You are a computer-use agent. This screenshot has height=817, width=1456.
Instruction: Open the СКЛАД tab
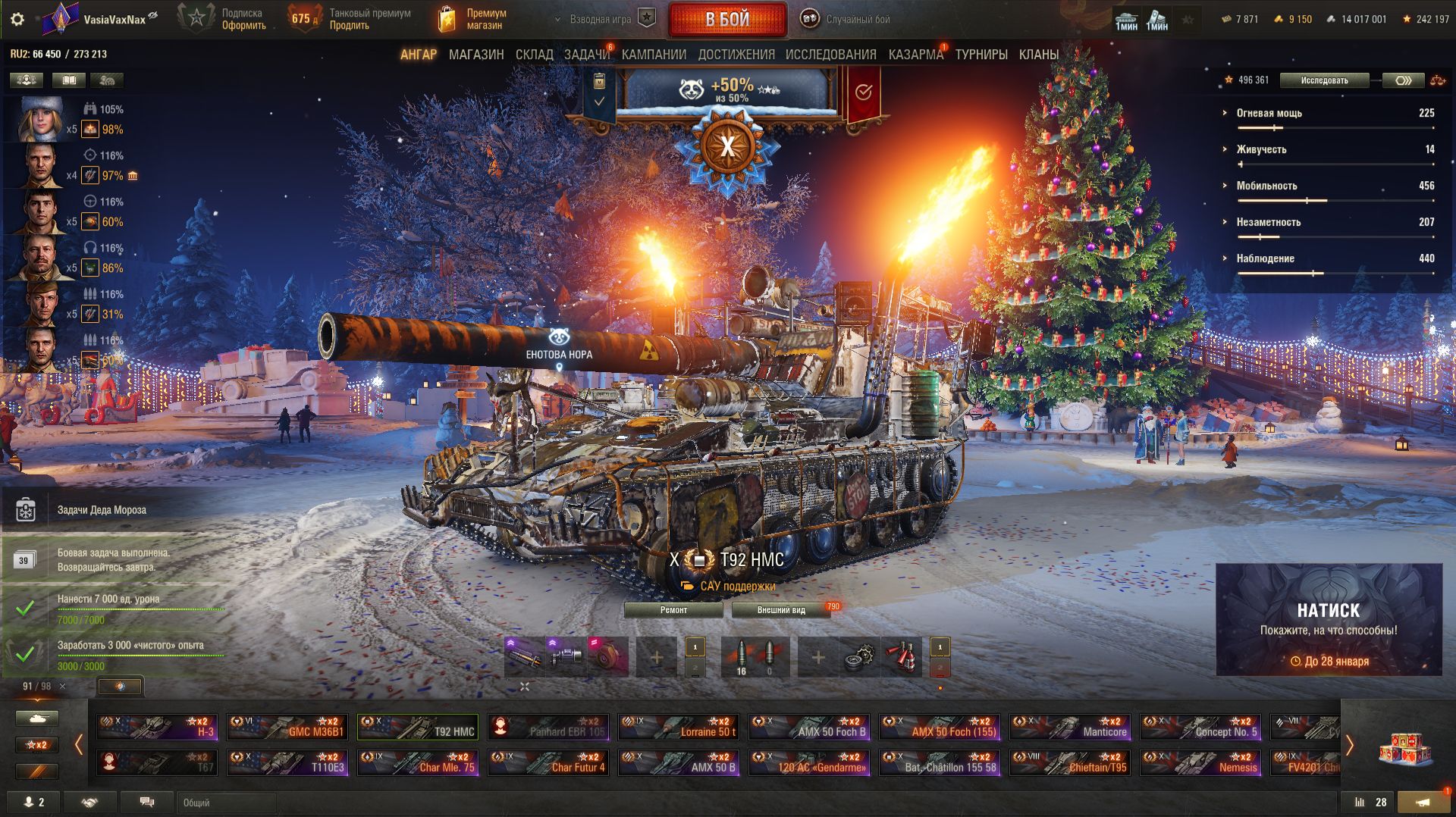click(534, 55)
